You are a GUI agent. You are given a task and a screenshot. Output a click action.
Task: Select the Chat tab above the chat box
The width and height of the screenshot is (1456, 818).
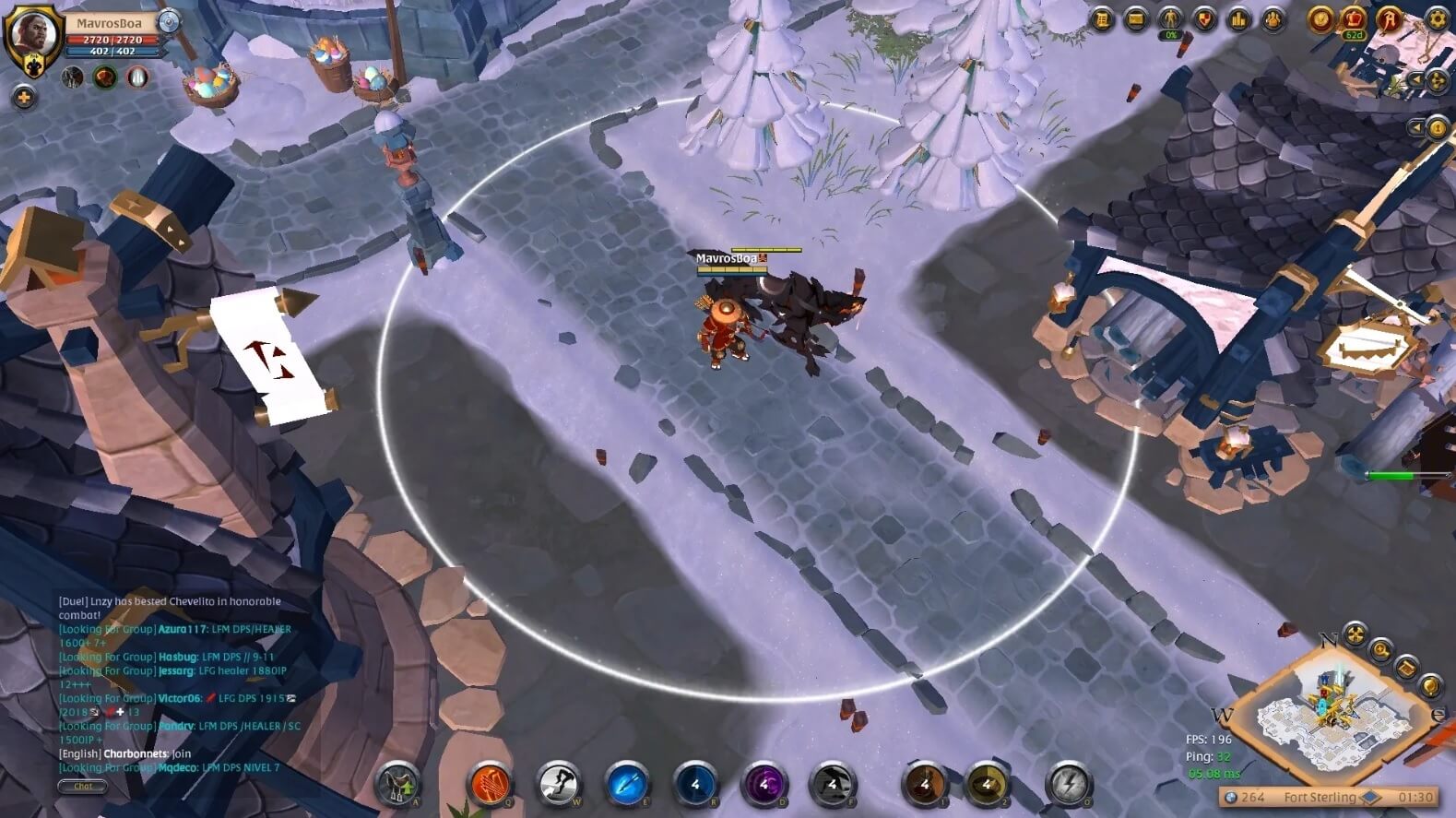[x=82, y=786]
